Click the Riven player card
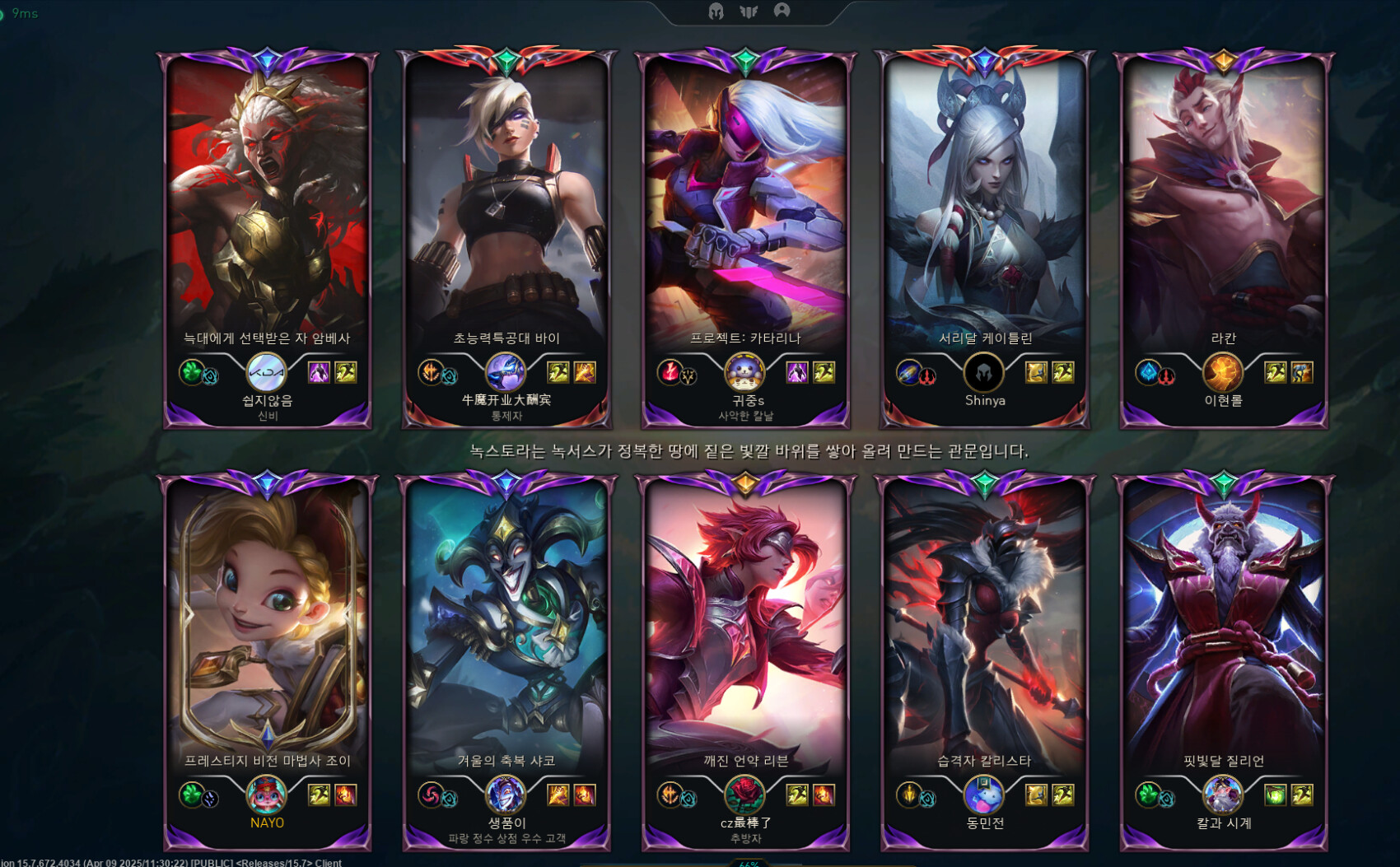The image size is (1400, 867). (x=745, y=626)
